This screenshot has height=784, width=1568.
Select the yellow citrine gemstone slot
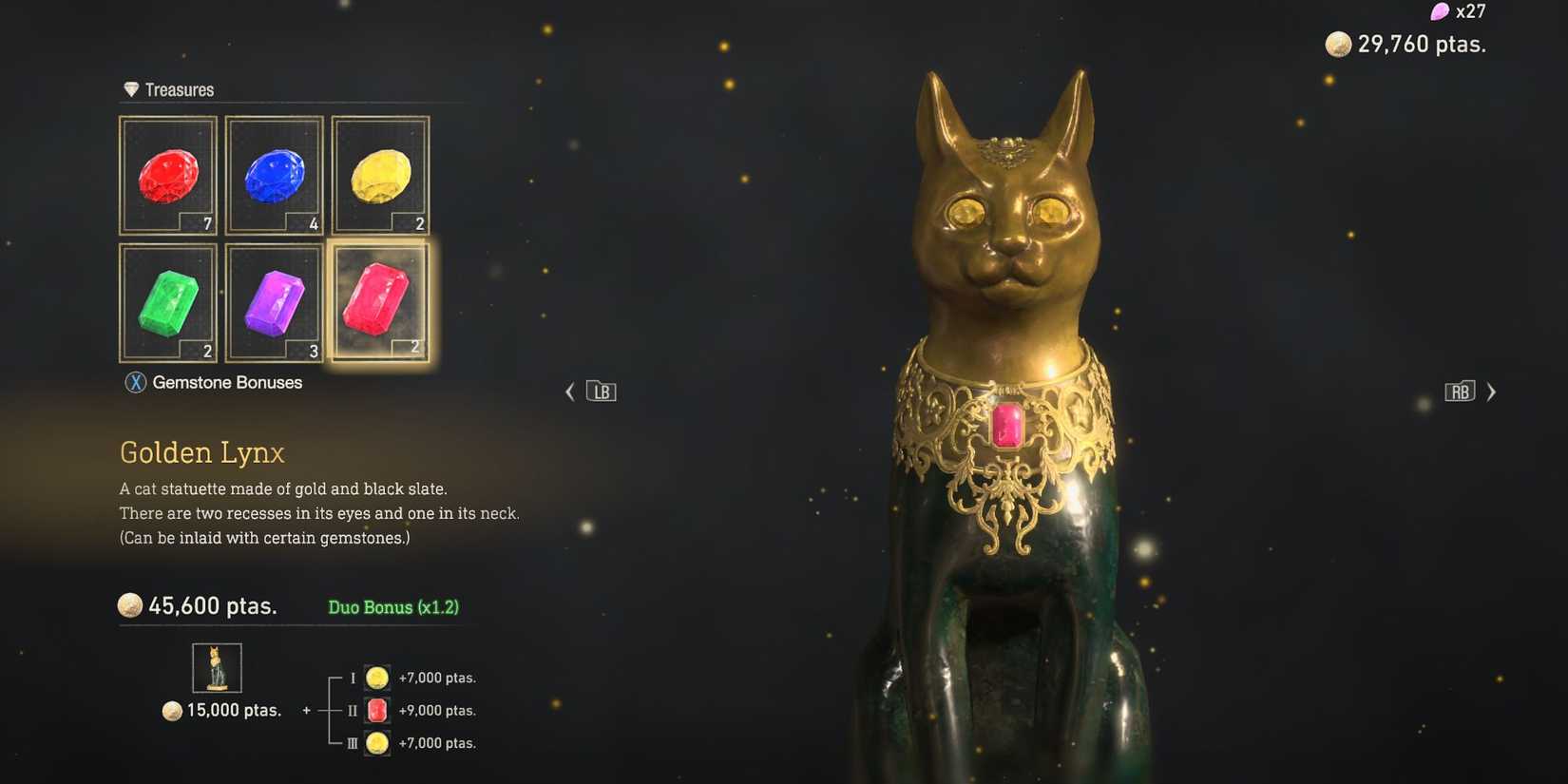380,176
